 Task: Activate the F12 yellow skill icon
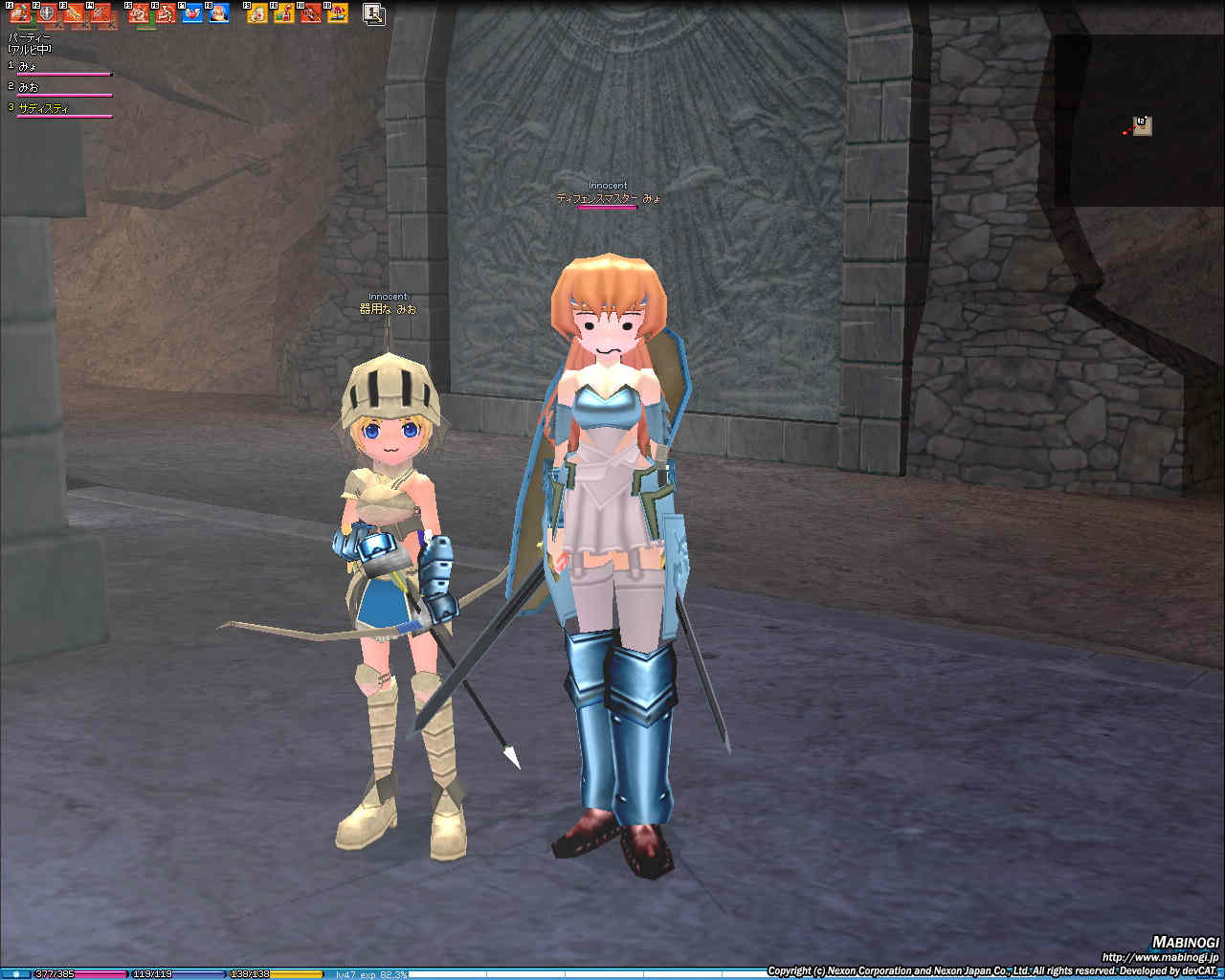click(337, 12)
